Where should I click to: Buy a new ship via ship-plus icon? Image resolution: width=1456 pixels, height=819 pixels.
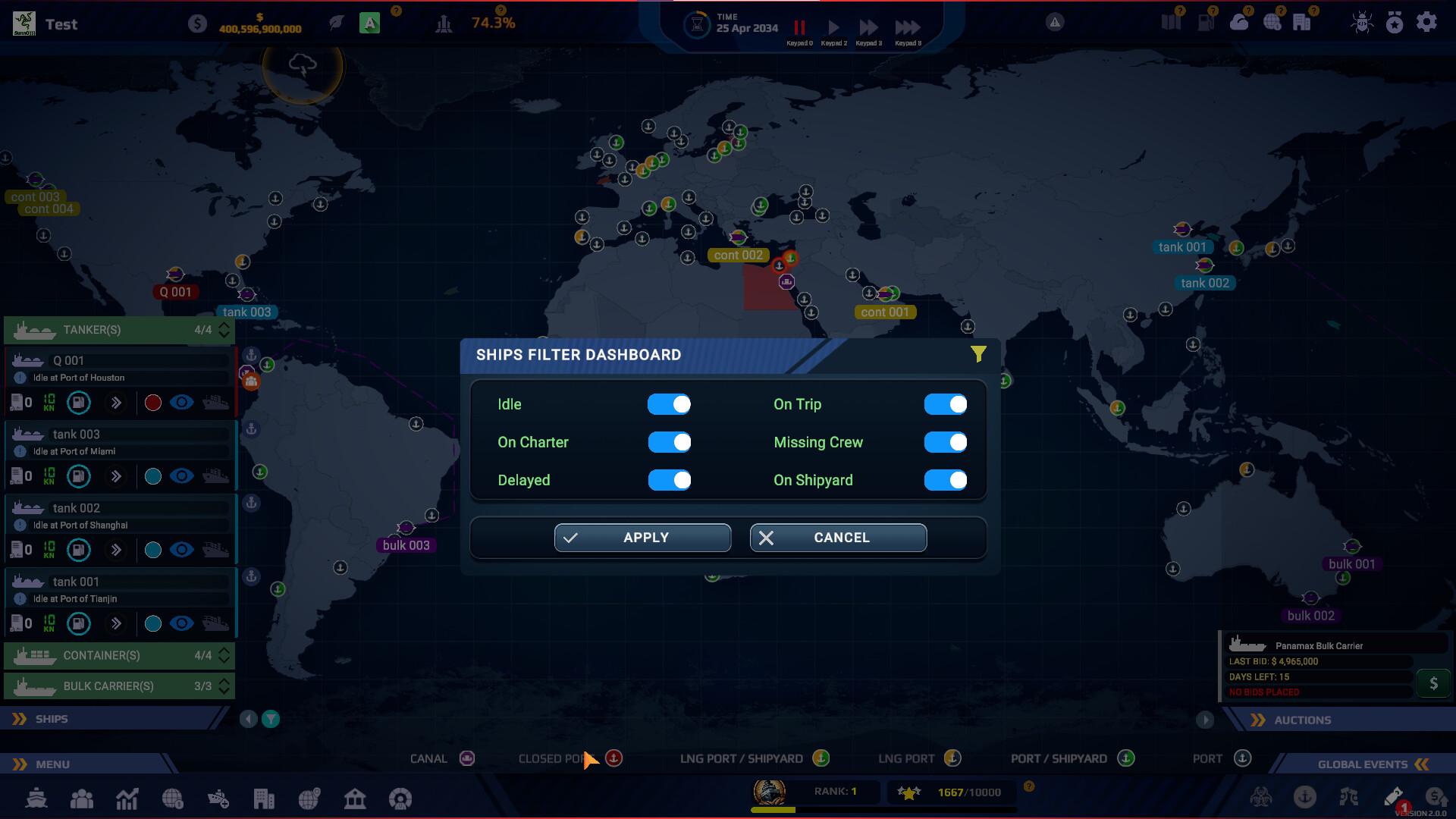pos(218,799)
